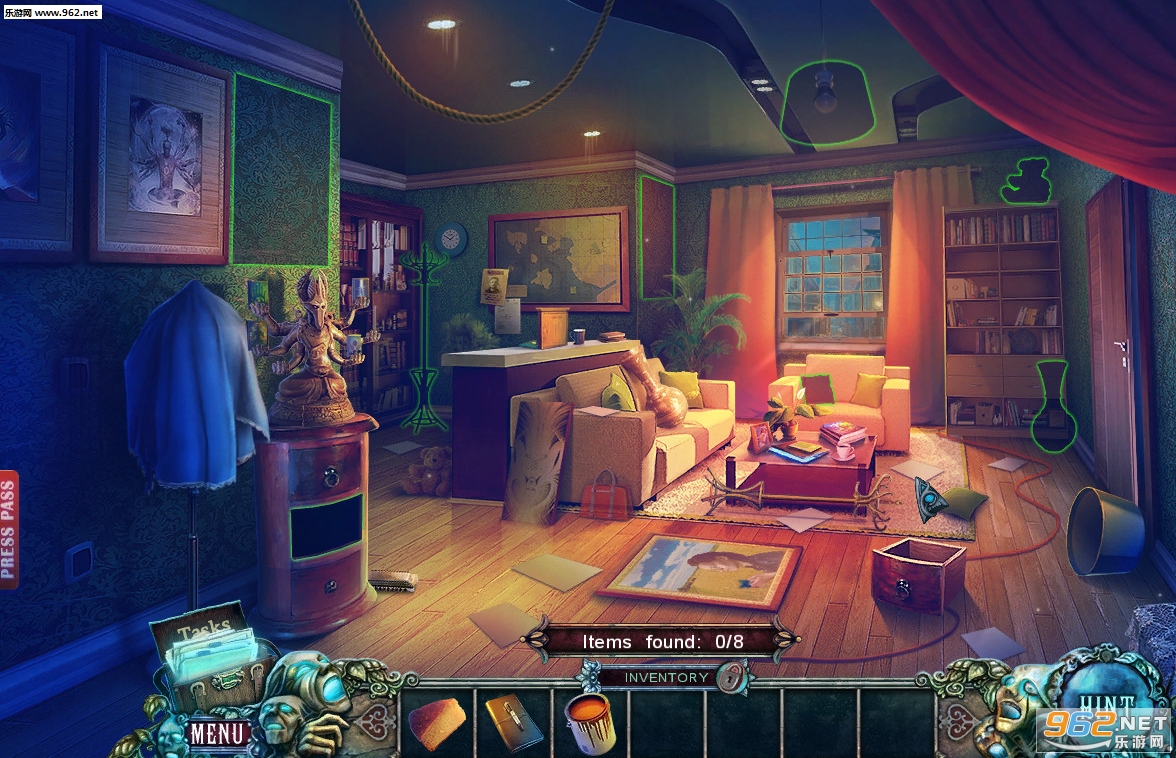The image size is (1176, 758).
Task: Pick the notebook with pen from inventory
Action: (513, 722)
